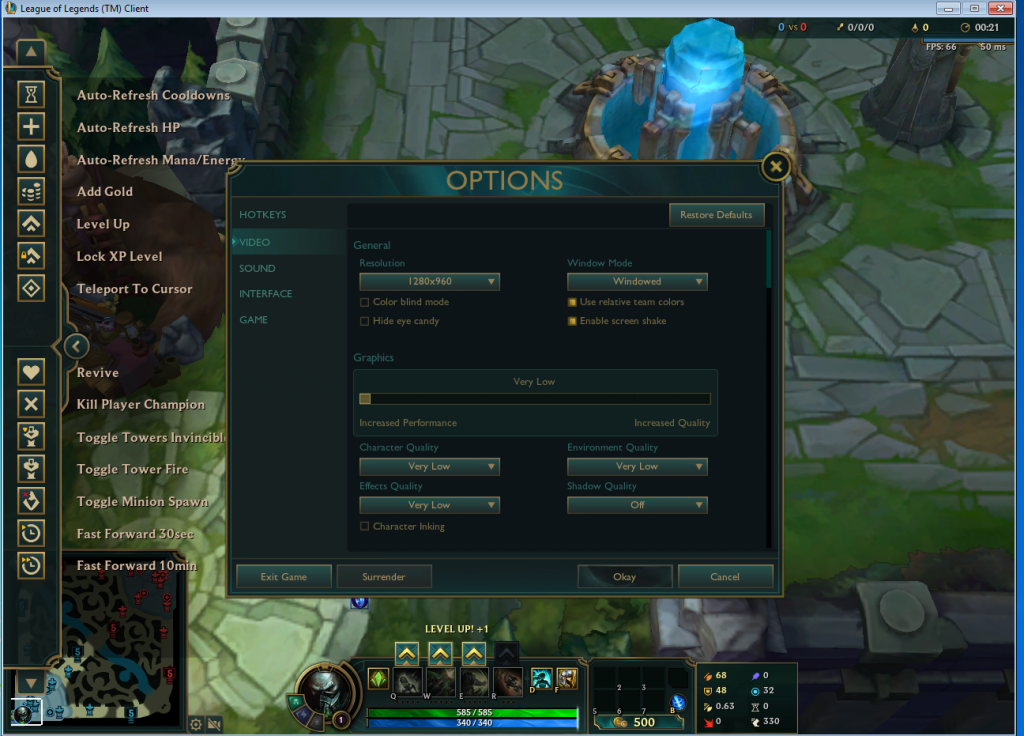The width and height of the screenshot is (1024, 736).
Task: Switch to the Hotkeys section
Action: [x=263, y=215]
